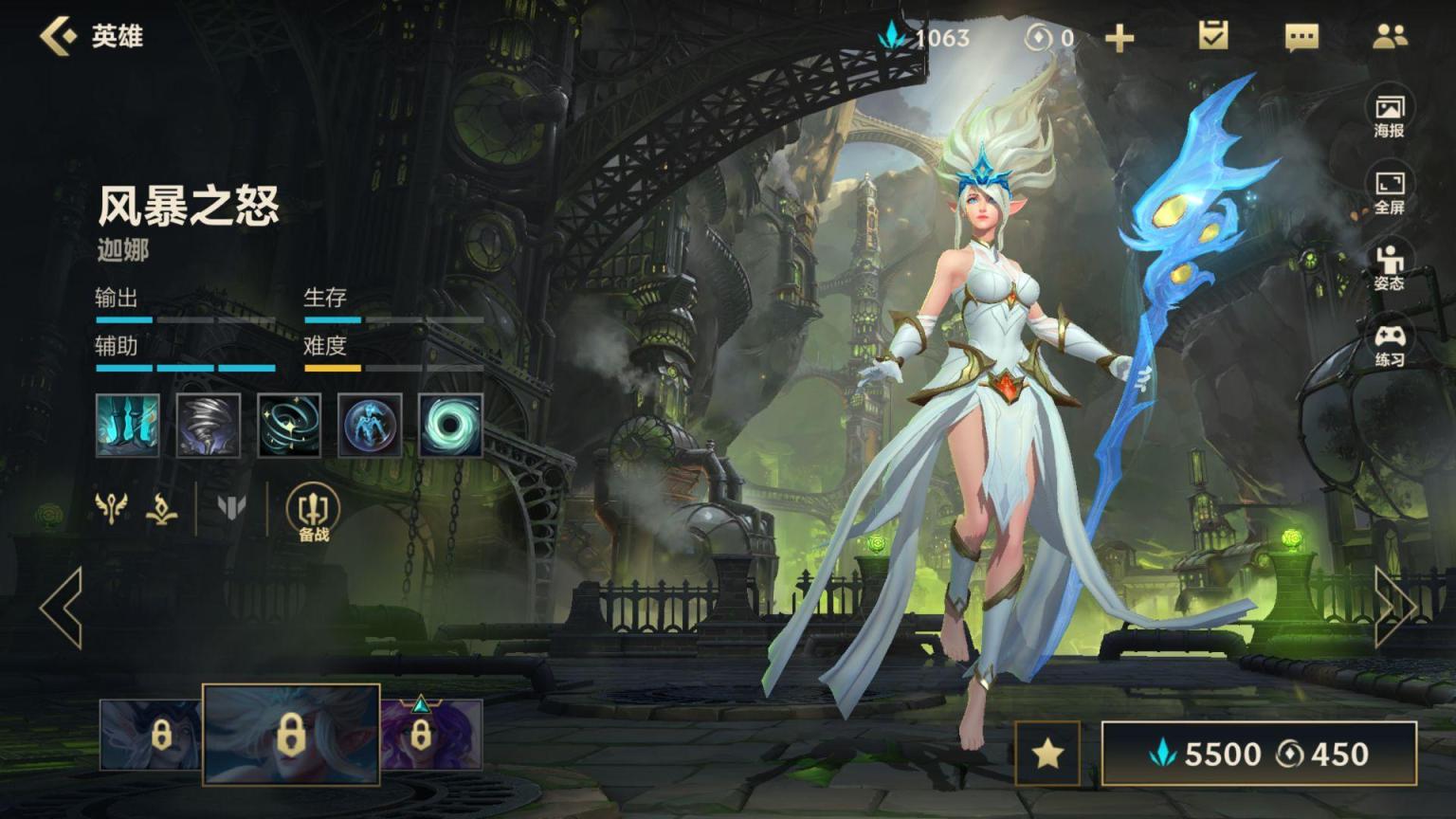The image size is (1456, 819).
Task: Start 练习 practice mode
Action: tap(1389, 345)
